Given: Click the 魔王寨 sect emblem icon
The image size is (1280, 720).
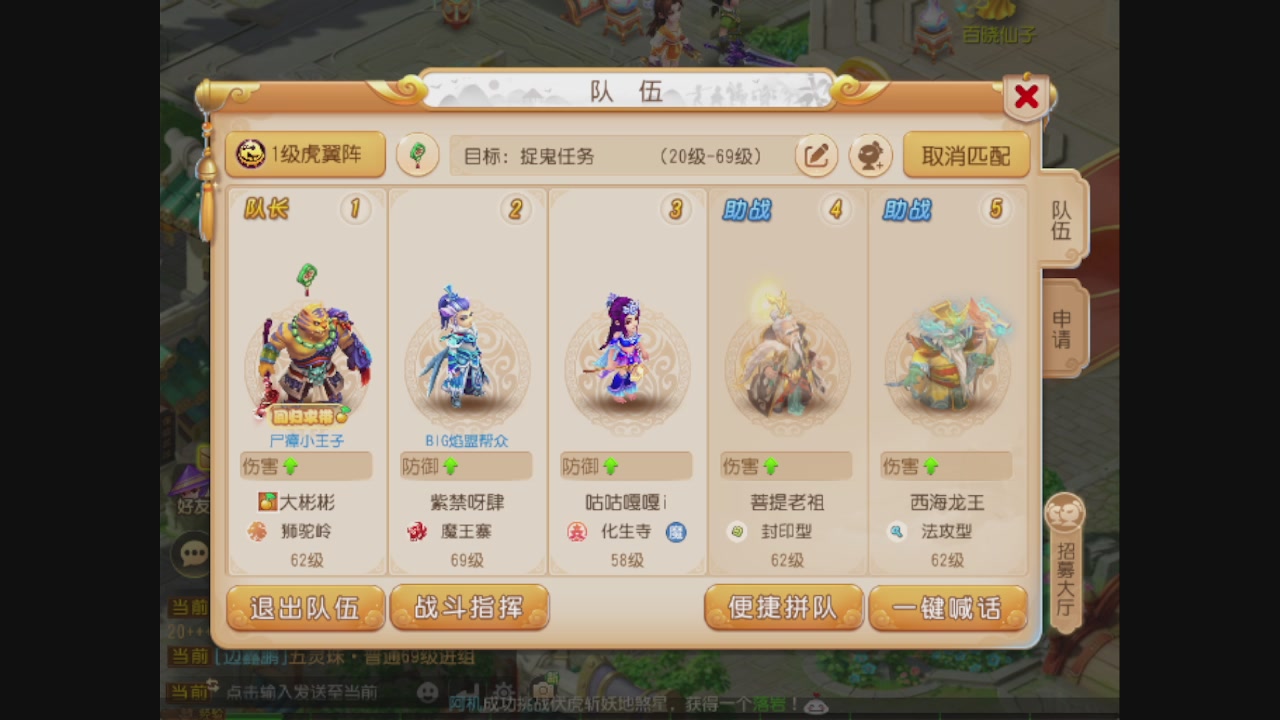Looking at the screenshot, I should pyautogui.click(x=418, y=531).
